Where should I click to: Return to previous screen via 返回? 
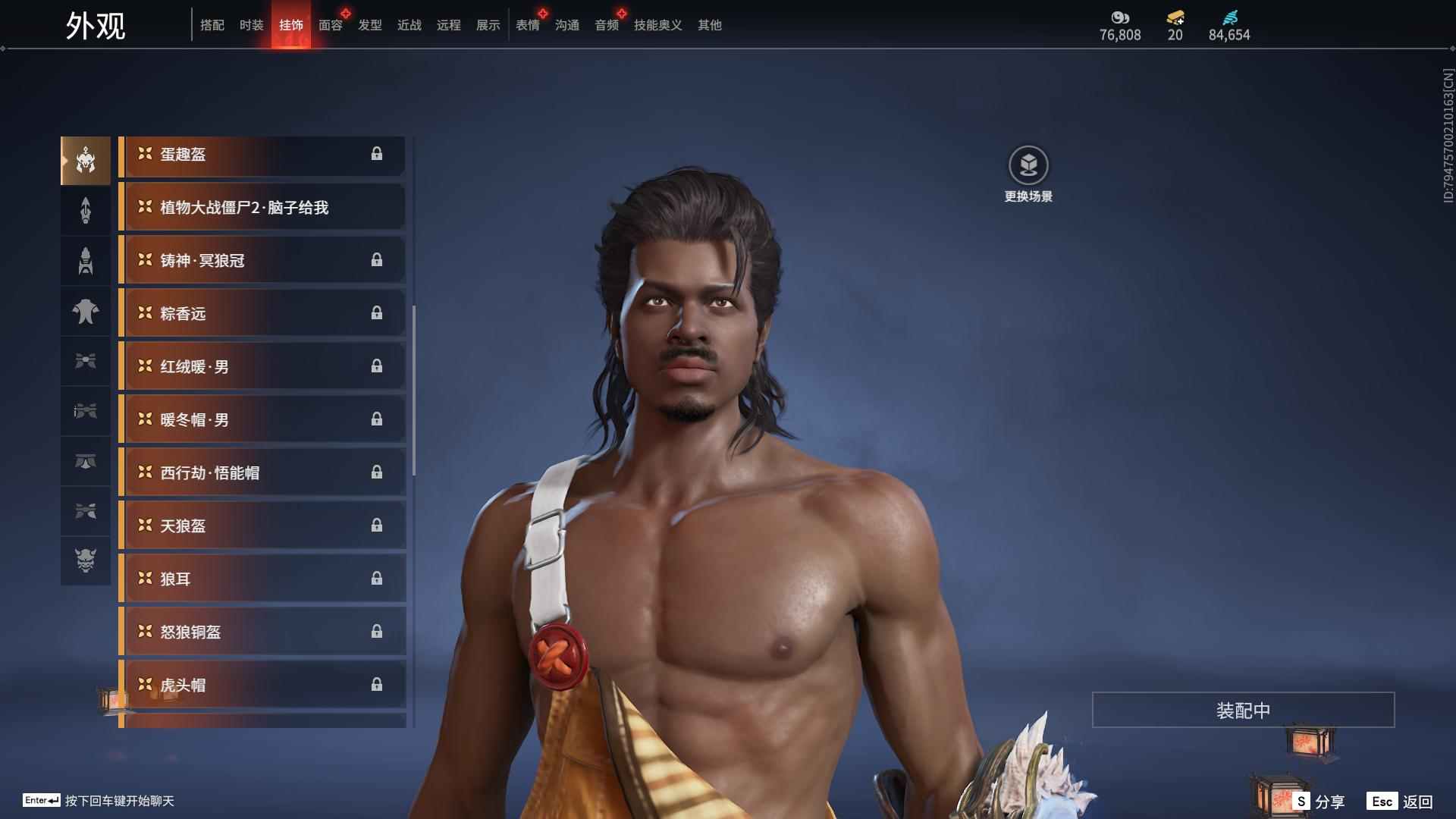(1401, 802)
